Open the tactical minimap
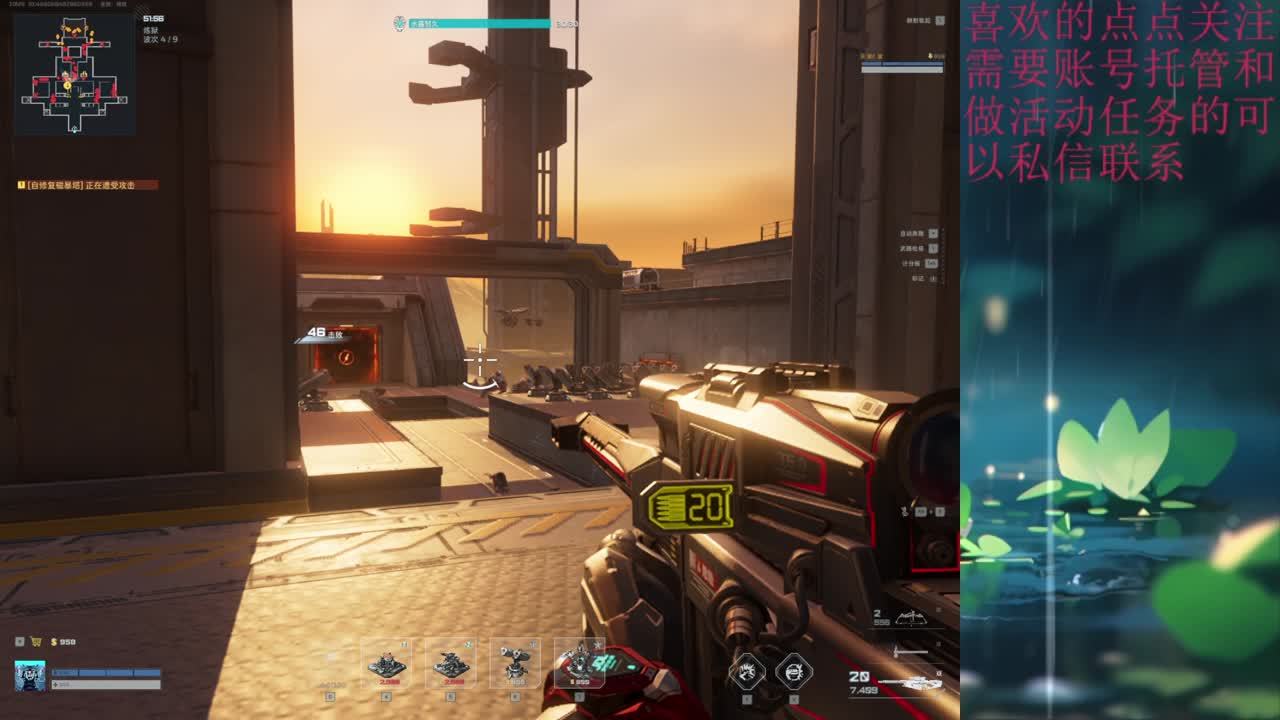This screenshot has width=1280, height=720. point(75,75)
